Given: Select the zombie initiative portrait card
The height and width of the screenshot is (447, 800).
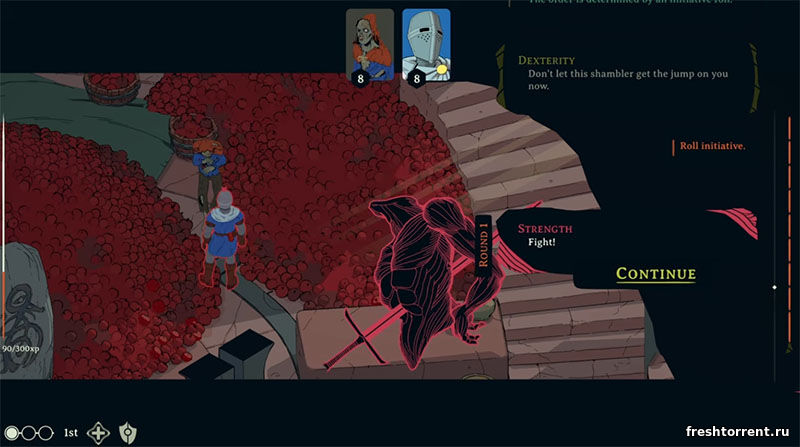Looking at the screenshot, I should [x=369, y=42].
